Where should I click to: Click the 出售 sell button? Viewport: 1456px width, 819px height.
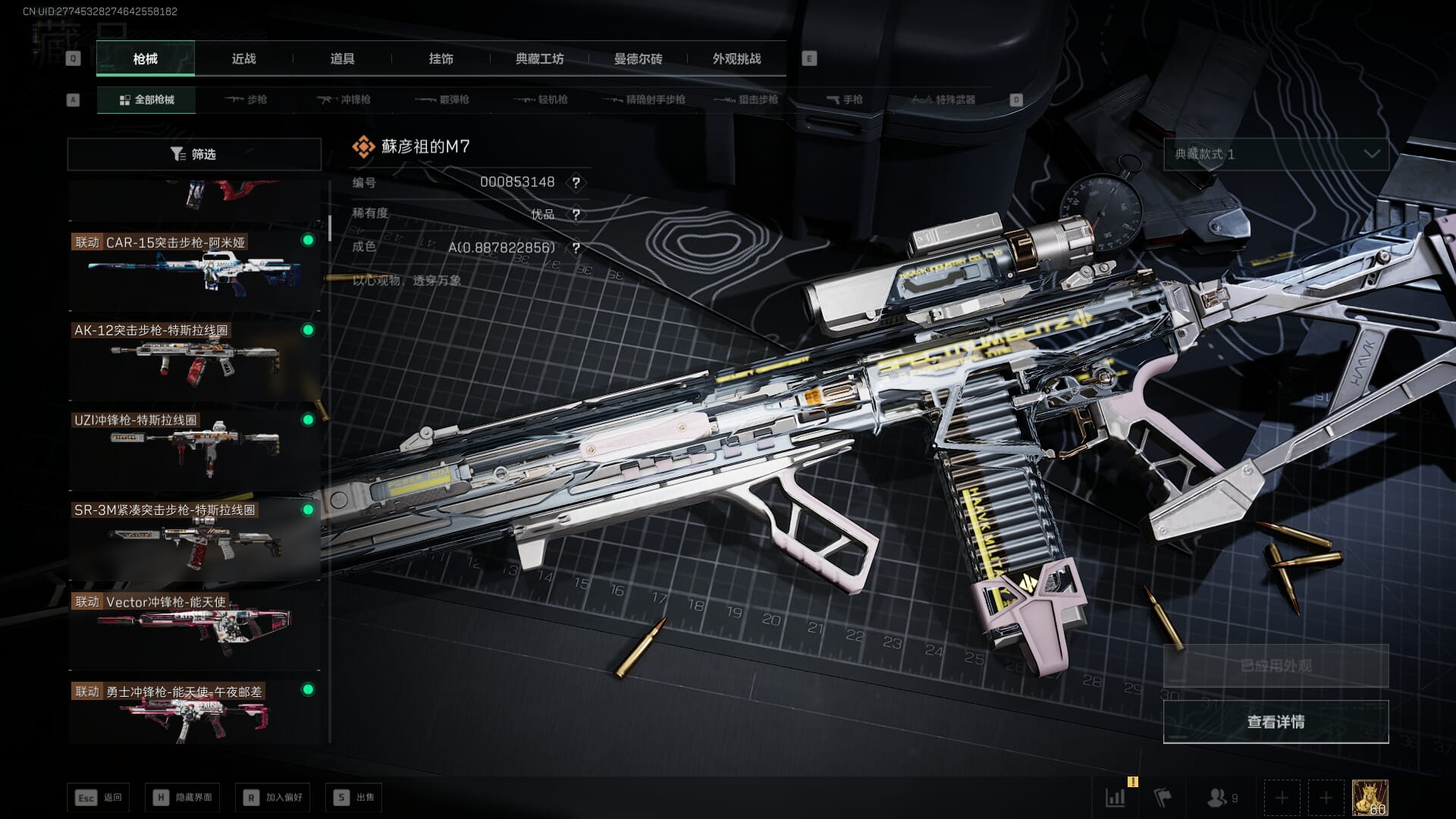[x=354, y=797]
